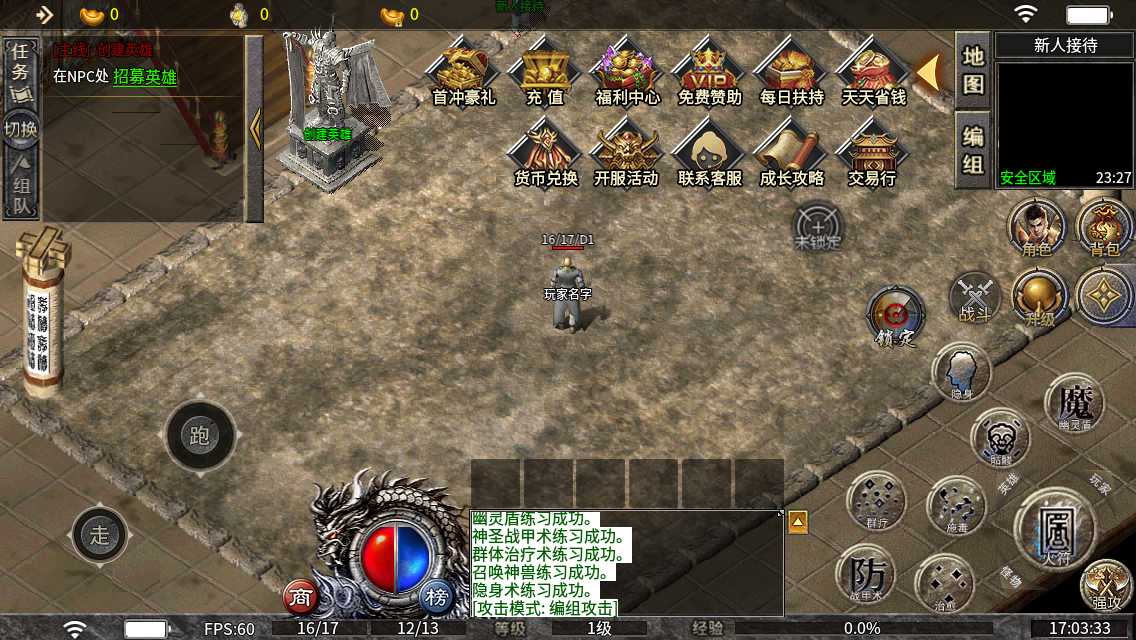Open the 角色 character sheet

(x=1037, y=226)
